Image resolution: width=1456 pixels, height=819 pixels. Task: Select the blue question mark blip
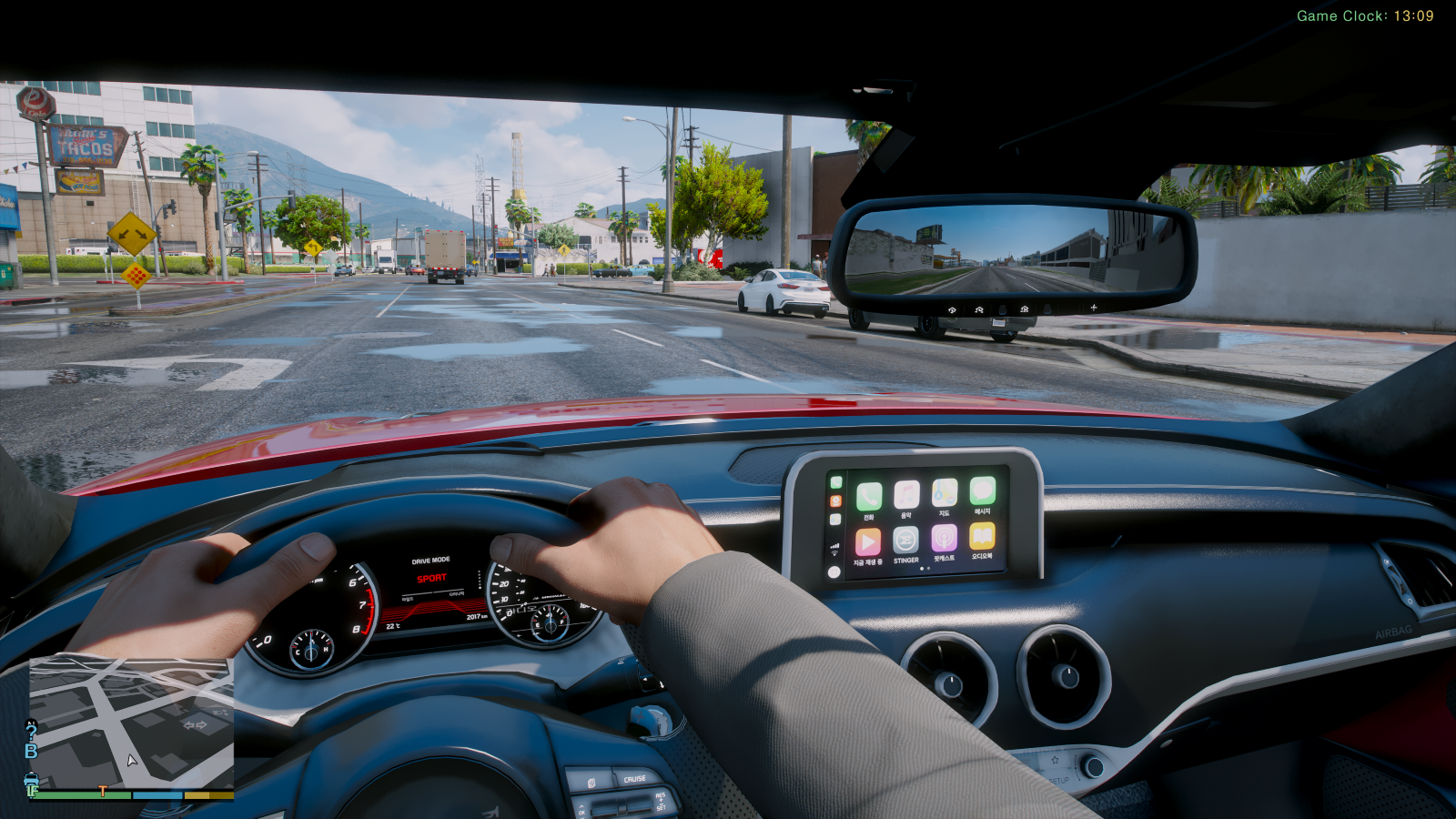pos(32,731)
